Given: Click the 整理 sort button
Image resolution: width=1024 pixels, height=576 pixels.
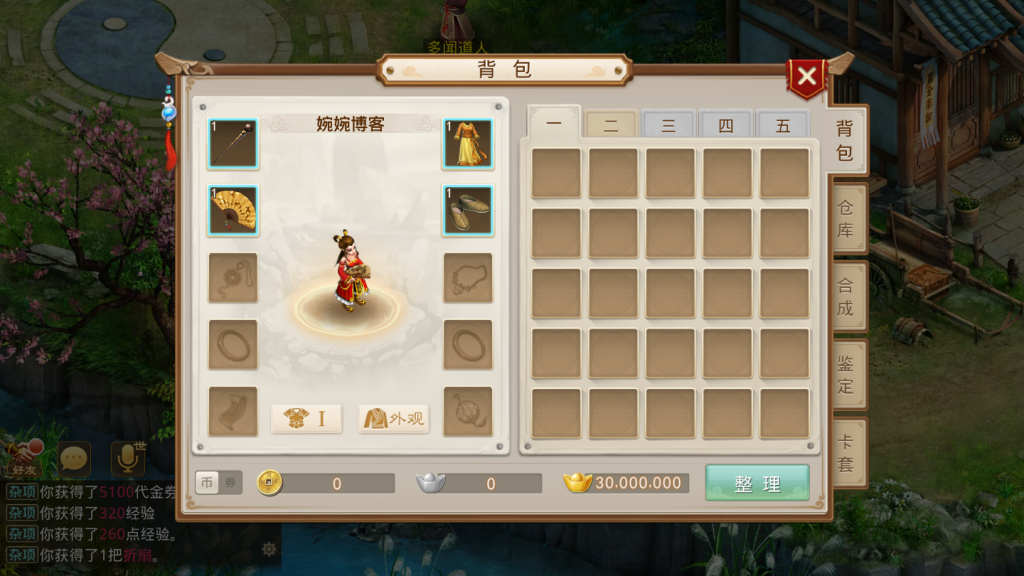Looking at the screenshot, I should [x=757, y=483].
